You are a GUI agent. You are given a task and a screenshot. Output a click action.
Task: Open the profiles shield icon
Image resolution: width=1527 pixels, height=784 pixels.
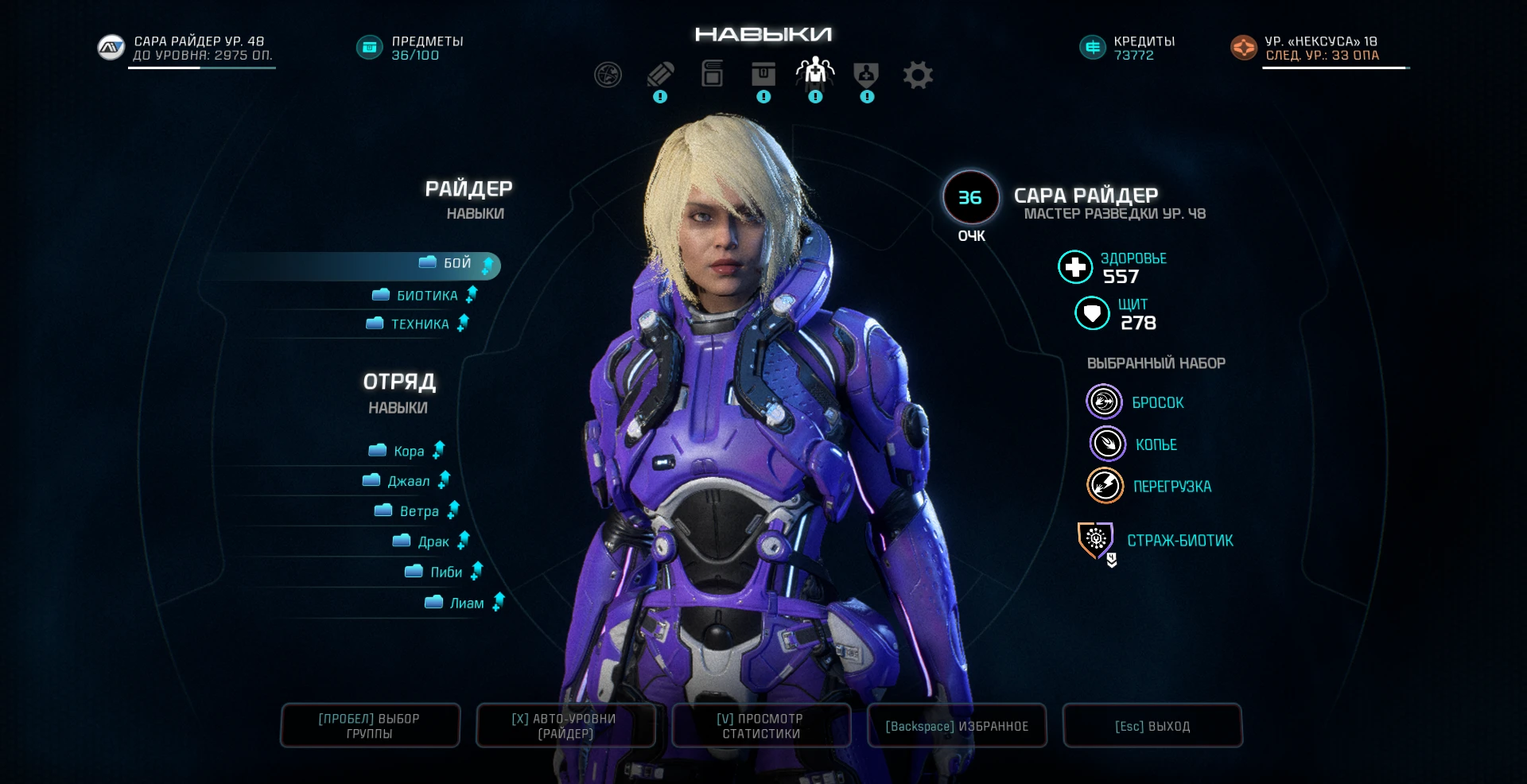(x=866, y=74)
